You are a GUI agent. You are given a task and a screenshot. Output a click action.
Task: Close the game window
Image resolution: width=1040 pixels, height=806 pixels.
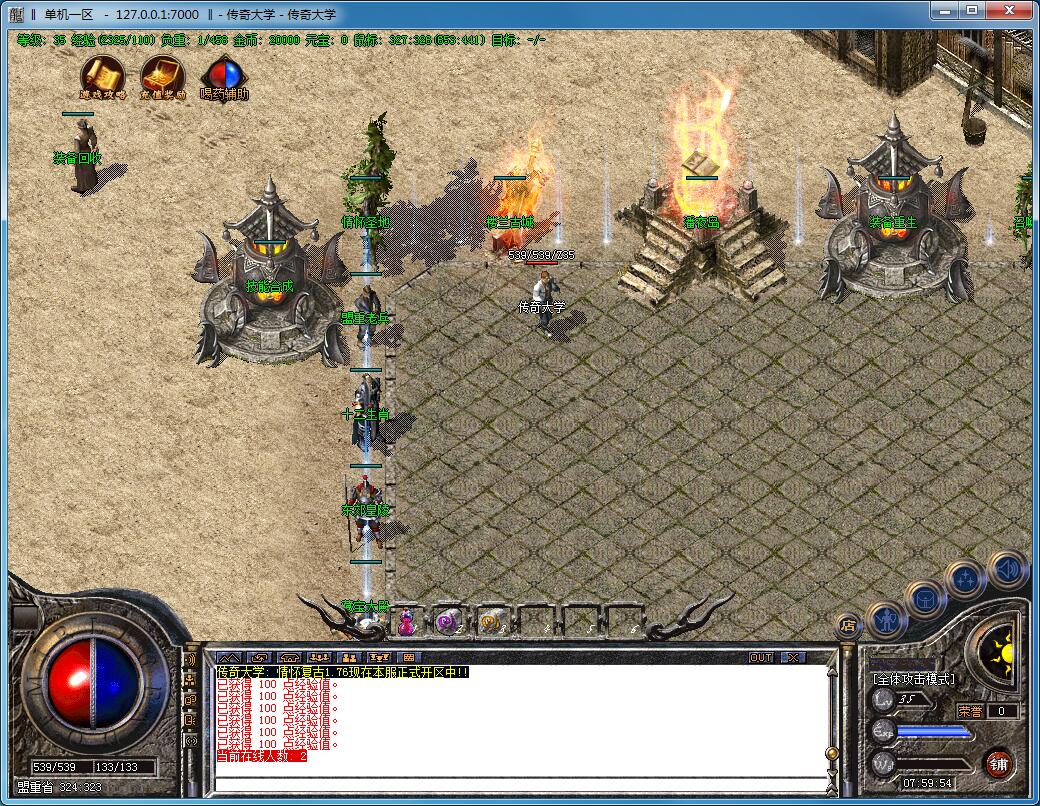coord(1010,10)
